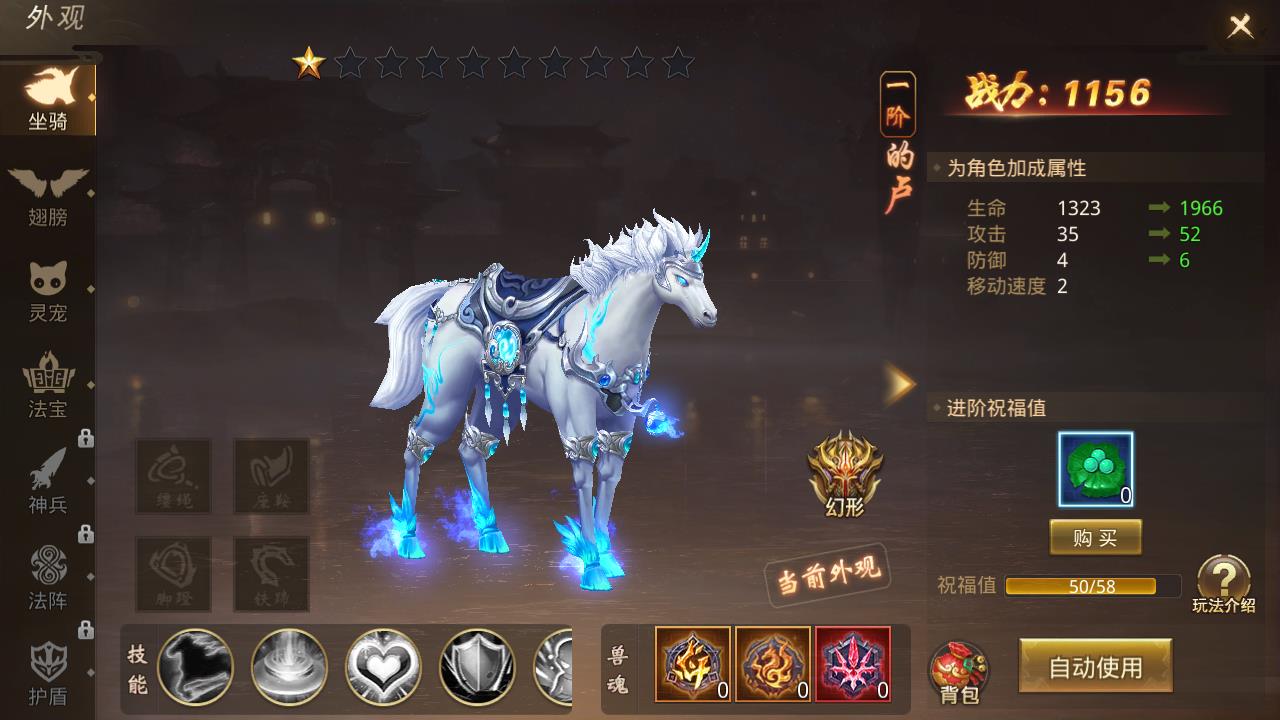Close the 外观 appearance window

[x=1240, y=26]
